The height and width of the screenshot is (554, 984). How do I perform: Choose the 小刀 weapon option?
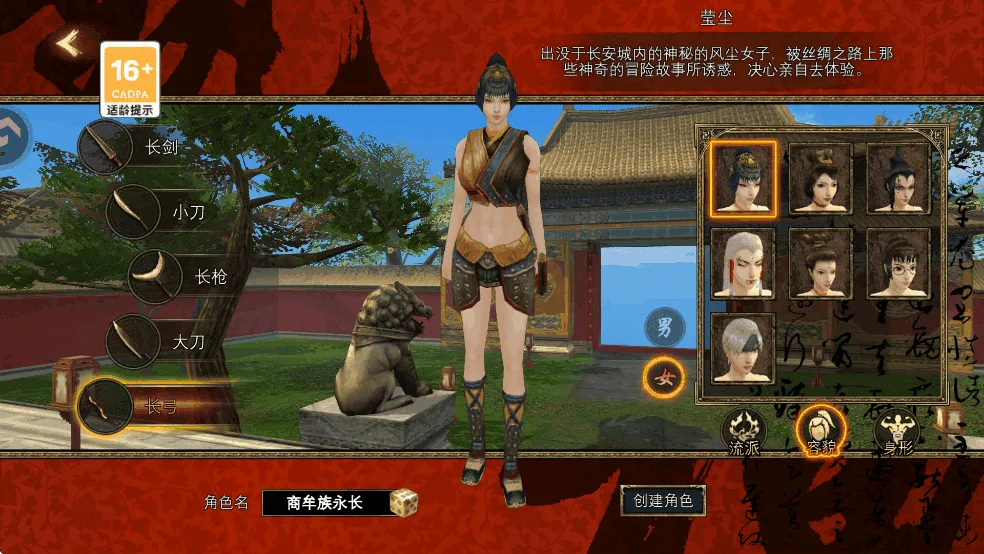[133, 211]
